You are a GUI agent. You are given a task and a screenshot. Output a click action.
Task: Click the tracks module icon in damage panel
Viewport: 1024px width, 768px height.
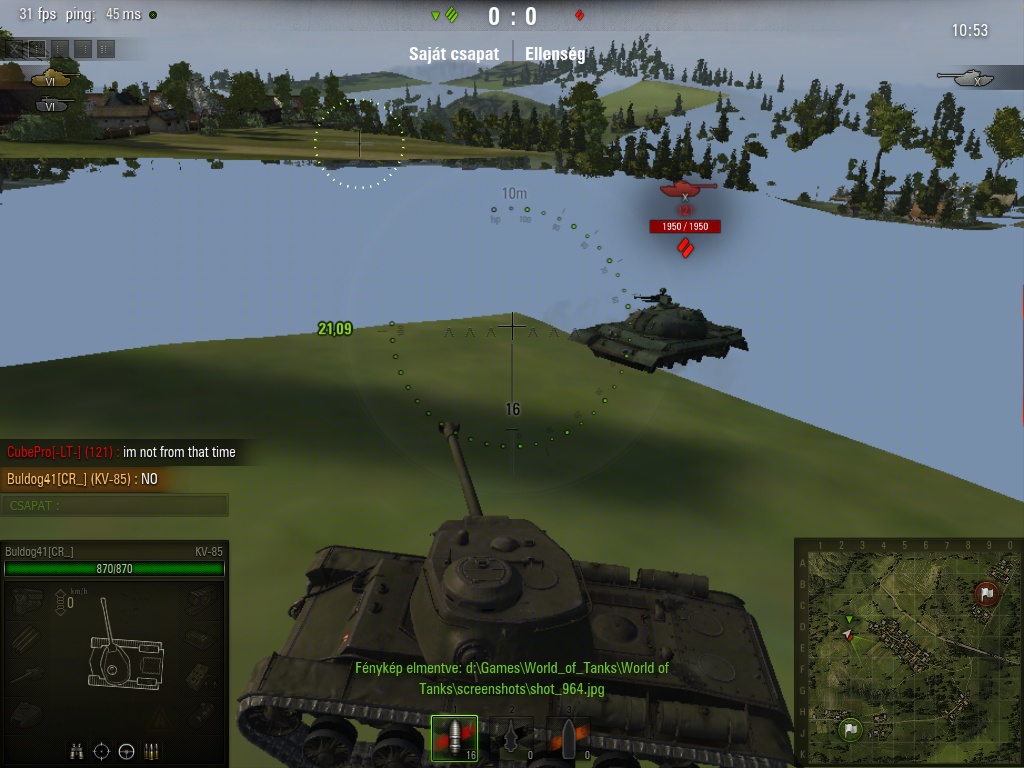[x=27, y=637]
